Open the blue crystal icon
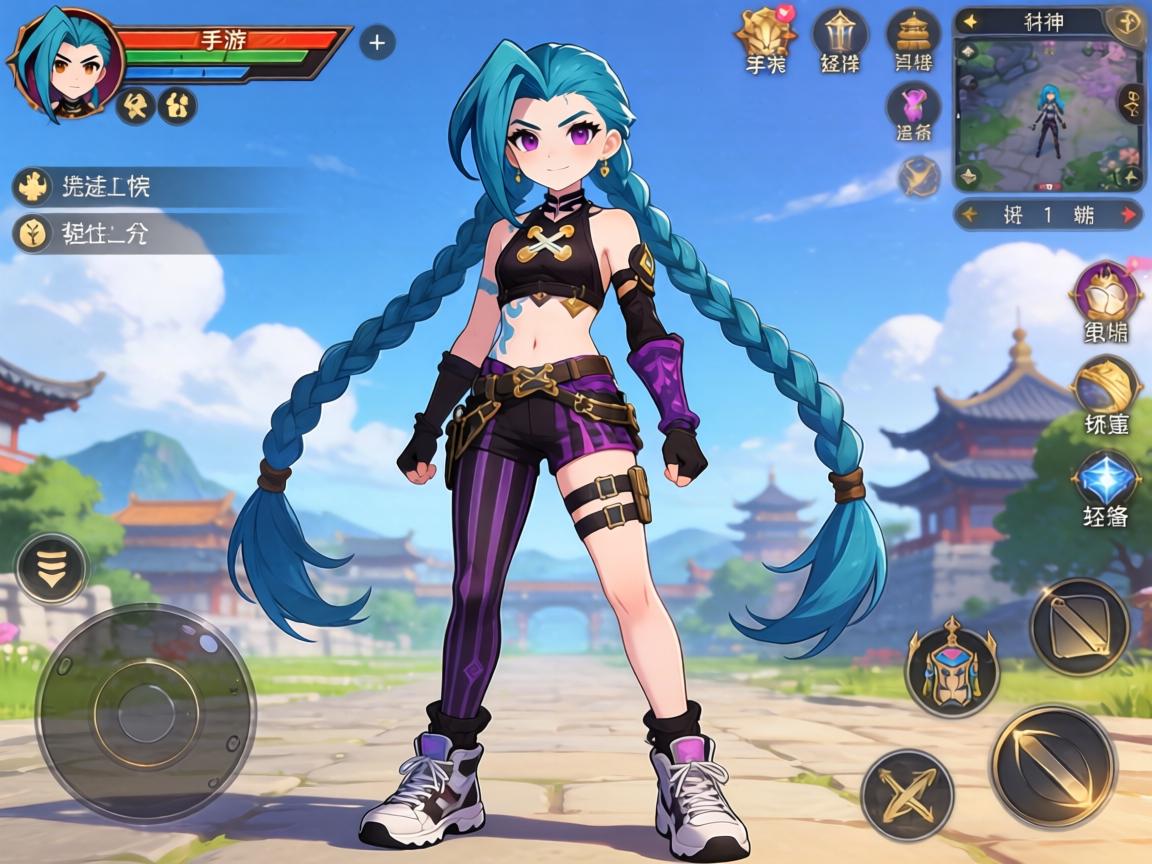Viewport: 1152px width, 864px height. coord(1105,479)
